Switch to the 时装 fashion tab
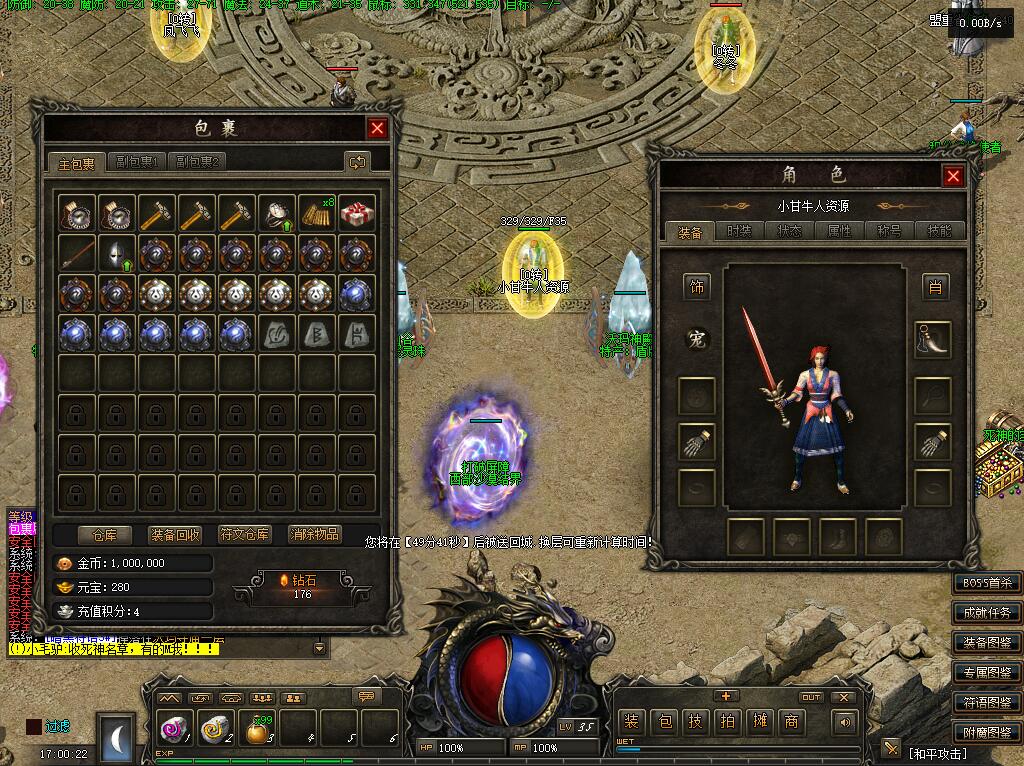 pyautogui.click(x=739, y=231)
